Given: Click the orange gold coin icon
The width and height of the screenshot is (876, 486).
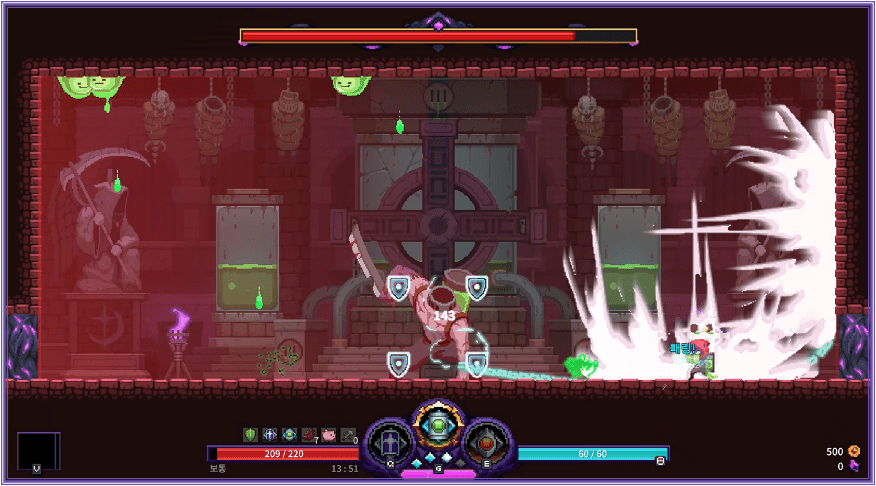Looking at the screenshot, I should click(854, 451).
